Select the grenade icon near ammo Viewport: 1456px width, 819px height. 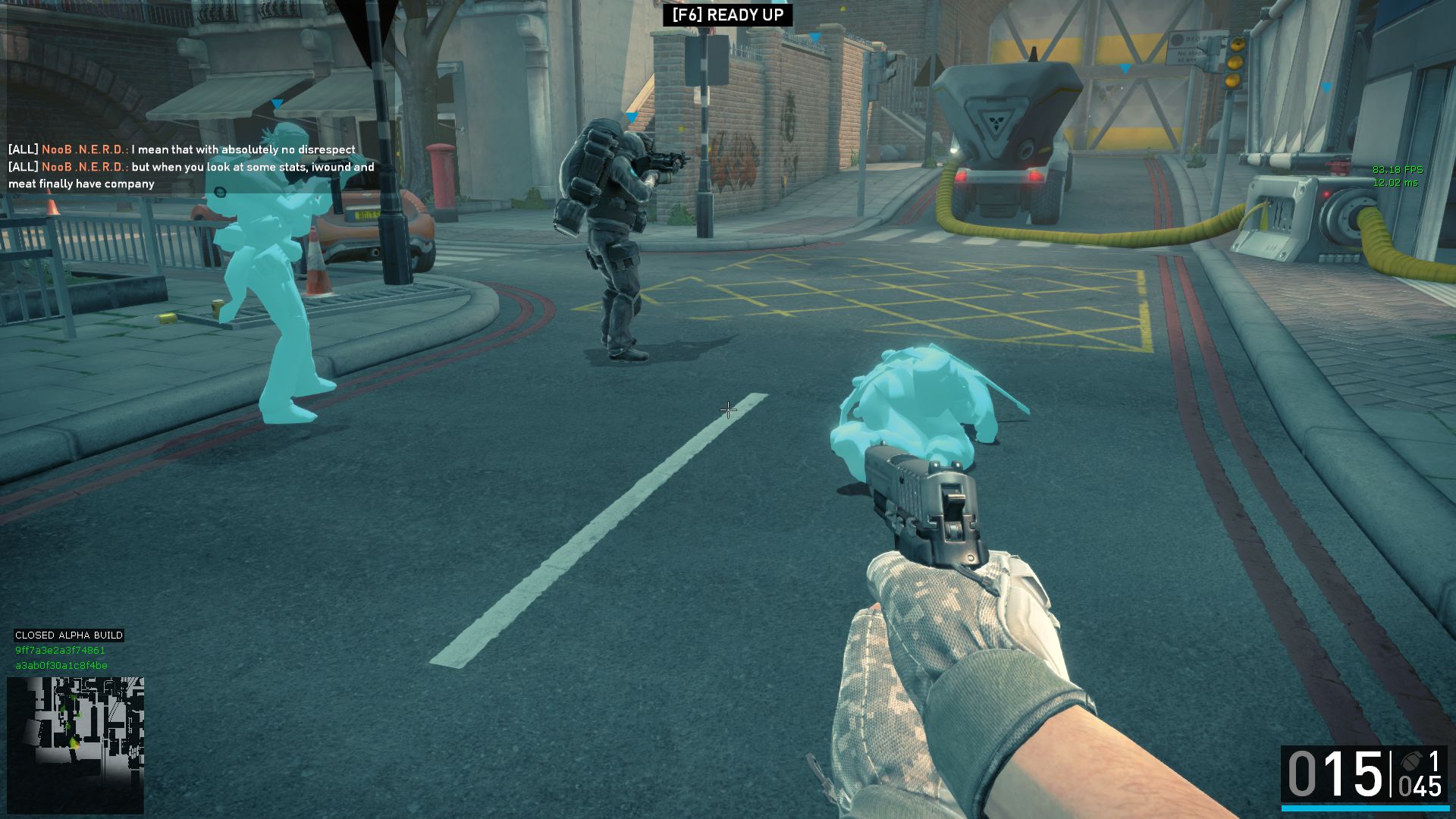coord(1410,761)
